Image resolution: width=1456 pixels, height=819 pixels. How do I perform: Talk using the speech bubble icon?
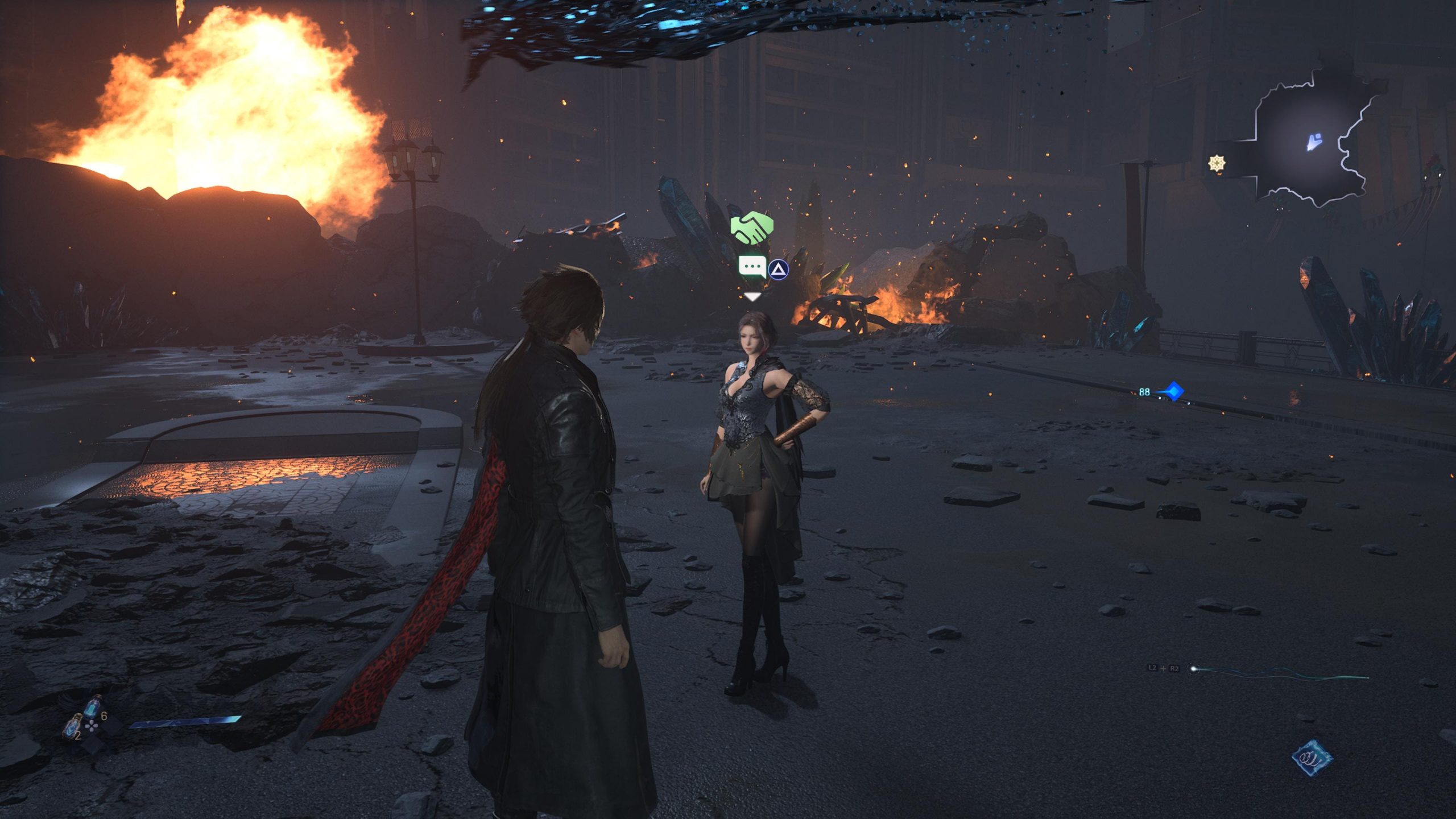[752, 266]
